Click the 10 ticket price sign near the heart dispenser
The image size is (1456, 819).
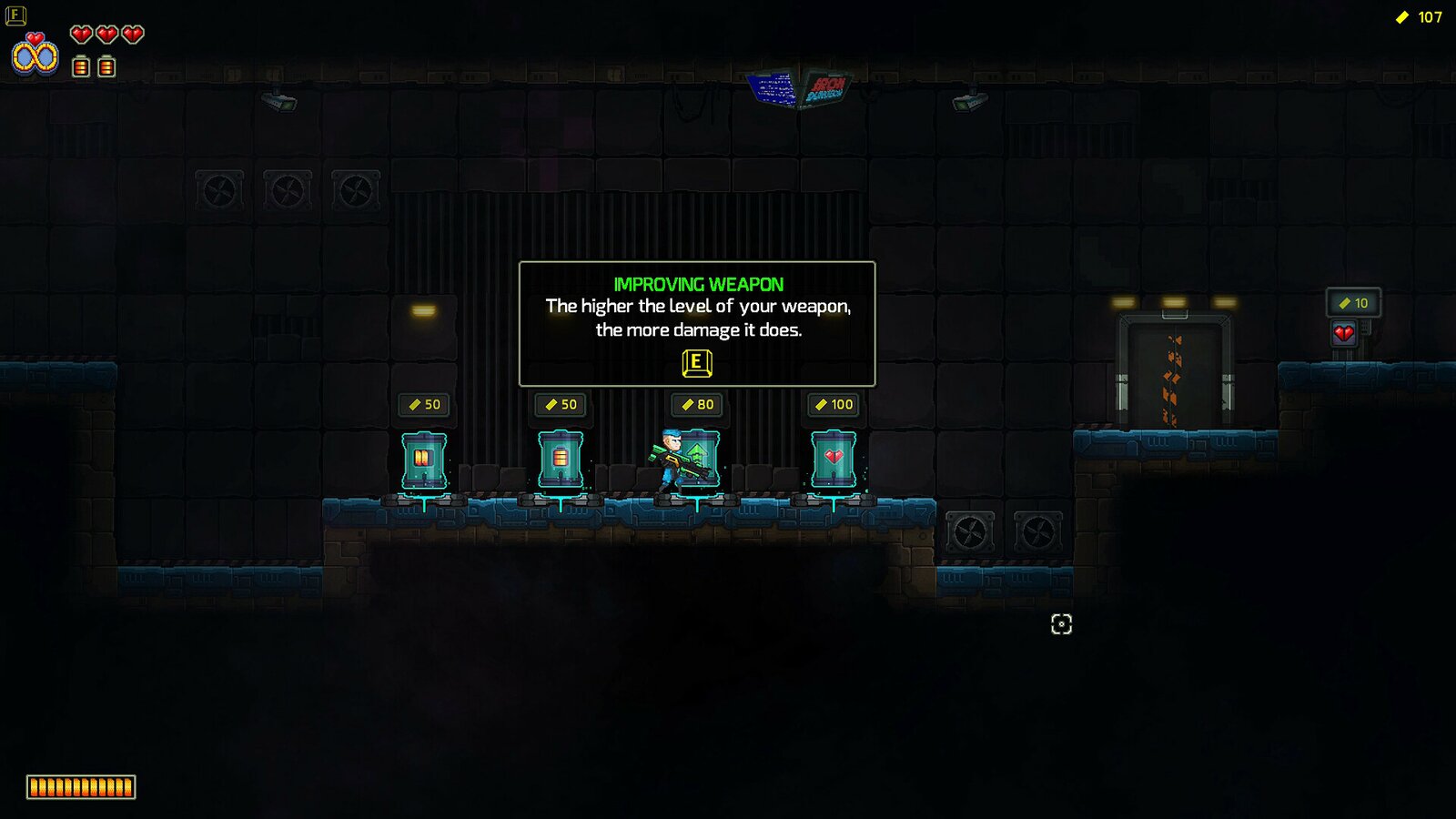click(x=1353, y=303)
